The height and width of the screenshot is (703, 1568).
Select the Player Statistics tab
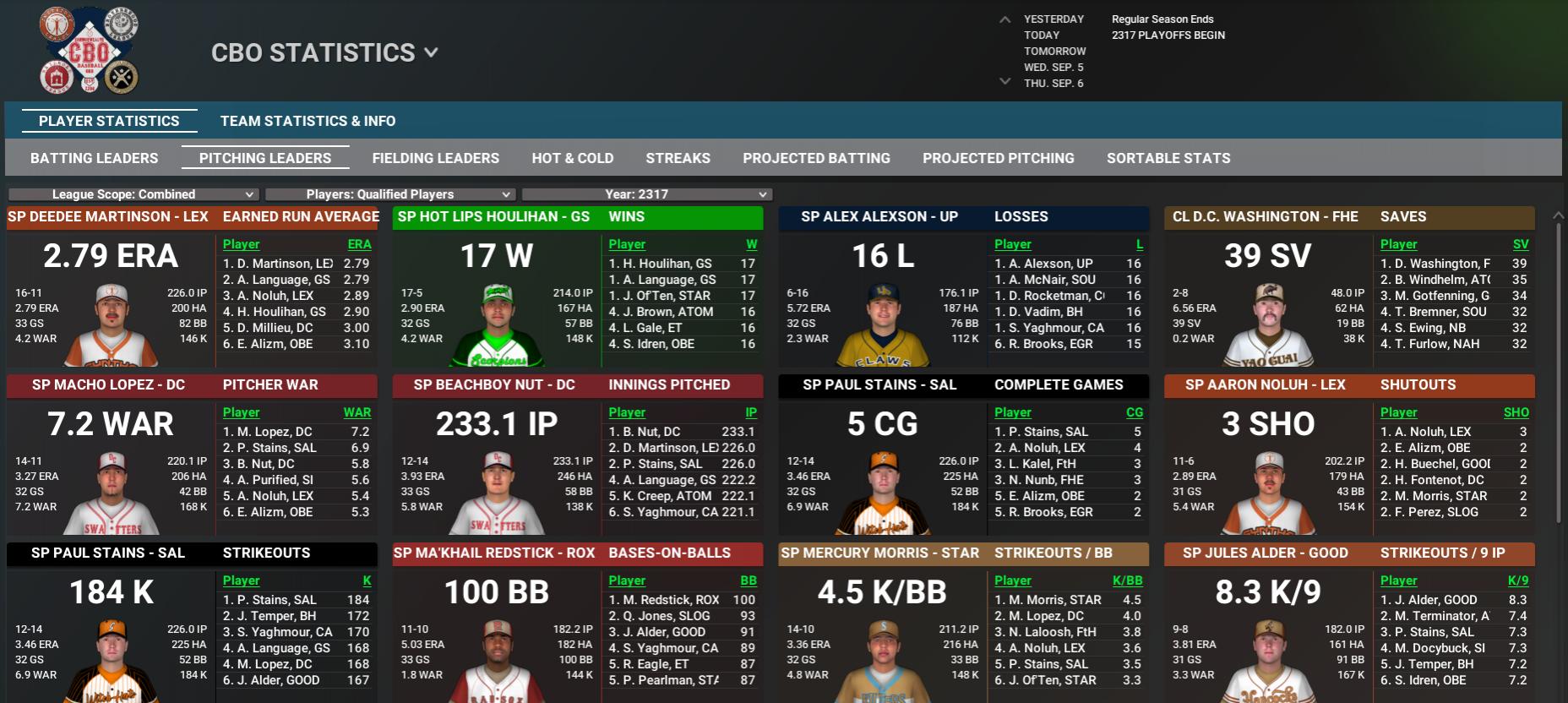[x=109, y=121]
